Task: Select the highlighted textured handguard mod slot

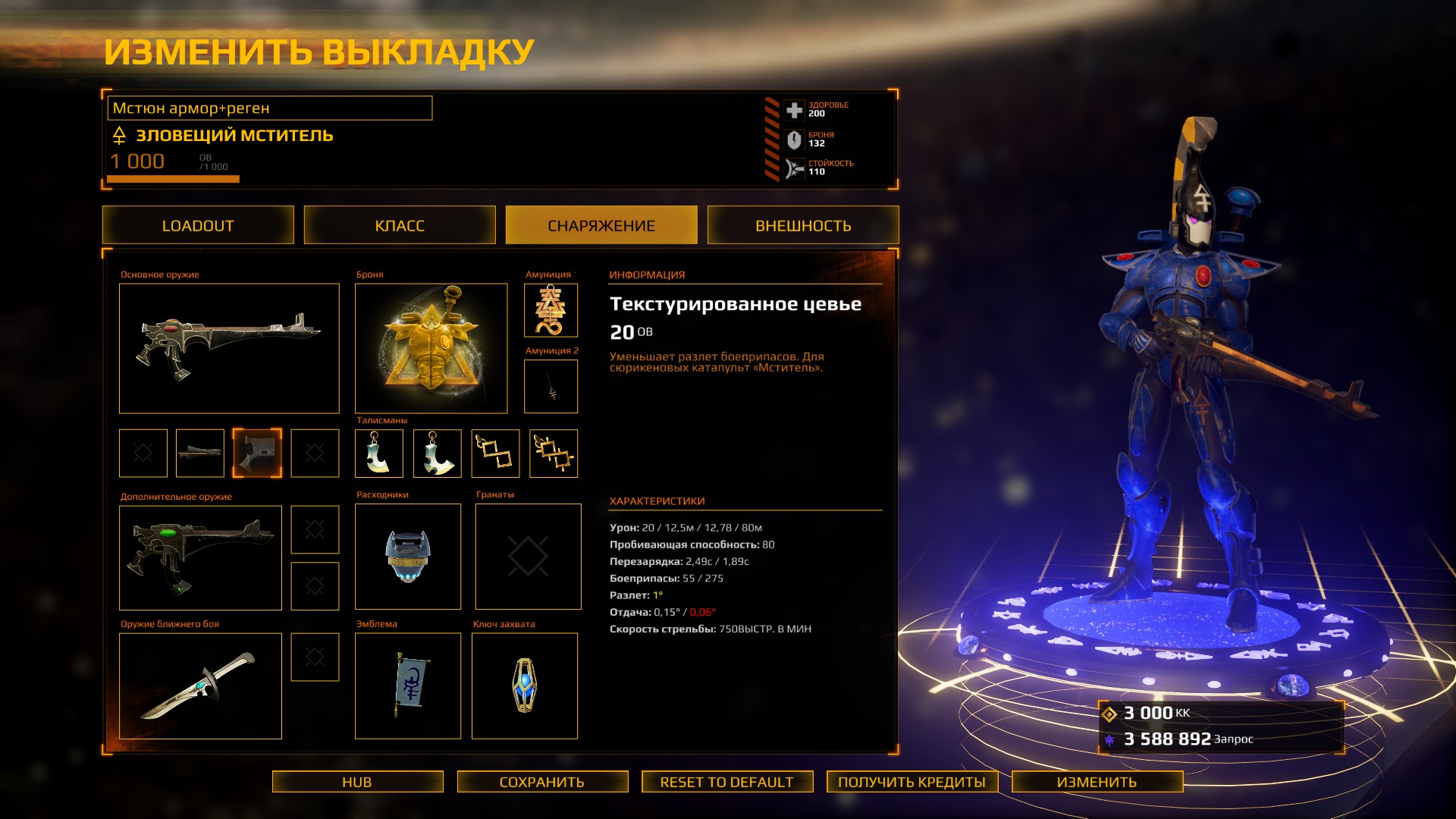Action: tap(257, 453)
